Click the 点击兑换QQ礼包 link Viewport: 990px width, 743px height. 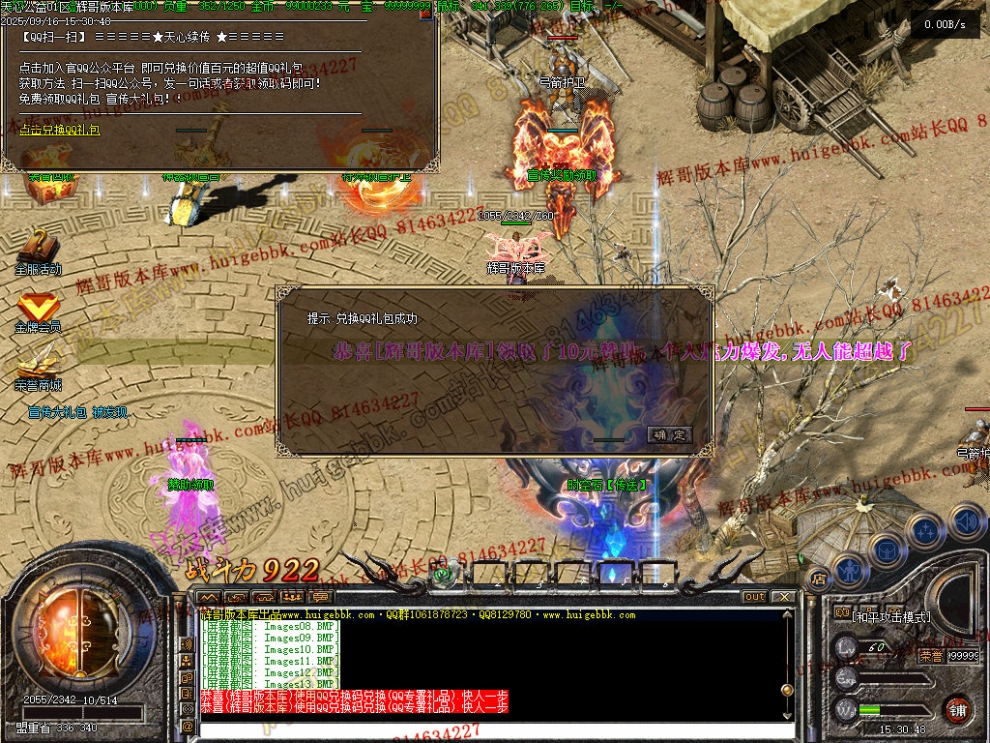[60, 130]
